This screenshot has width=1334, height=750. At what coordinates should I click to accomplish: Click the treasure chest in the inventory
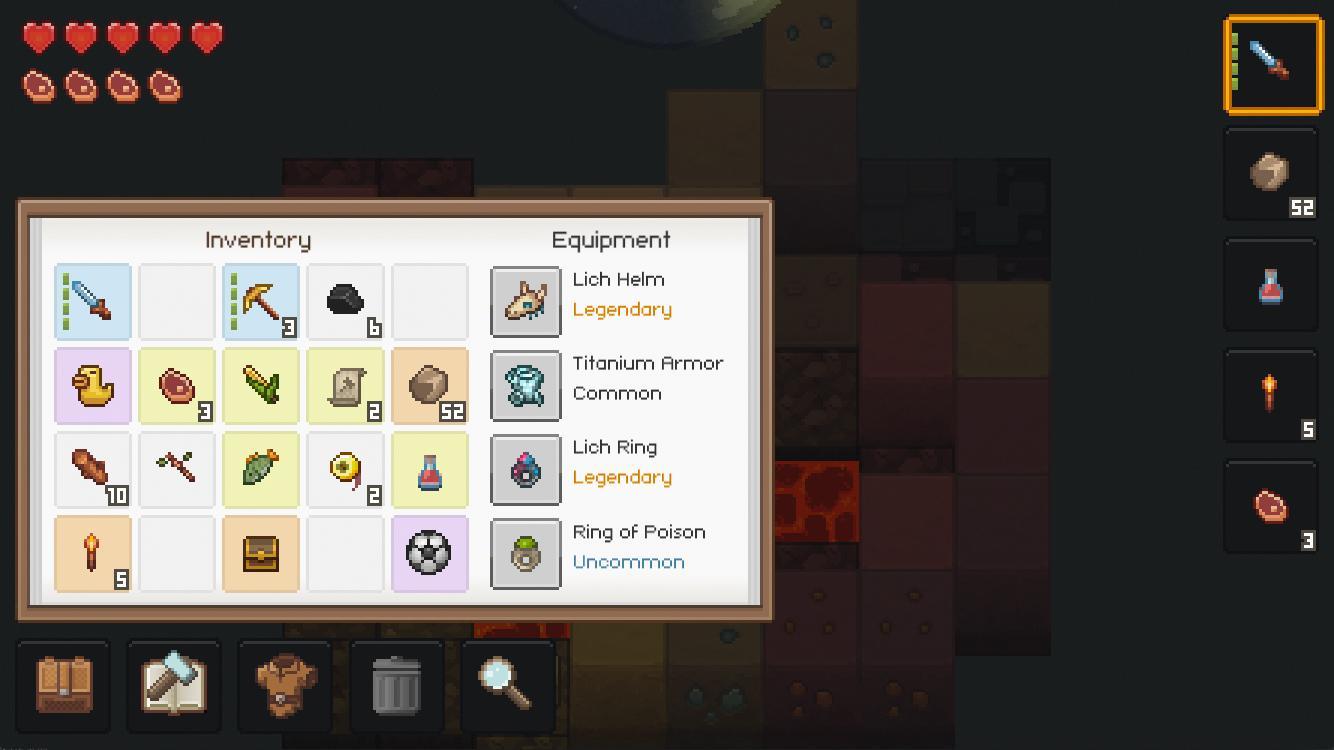point(261,554)
